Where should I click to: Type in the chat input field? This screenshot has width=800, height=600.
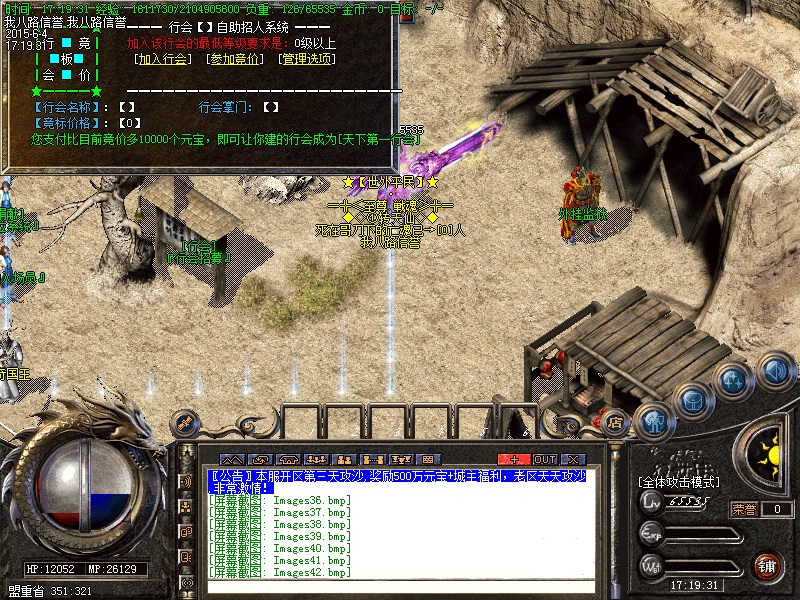coord(400,587)
